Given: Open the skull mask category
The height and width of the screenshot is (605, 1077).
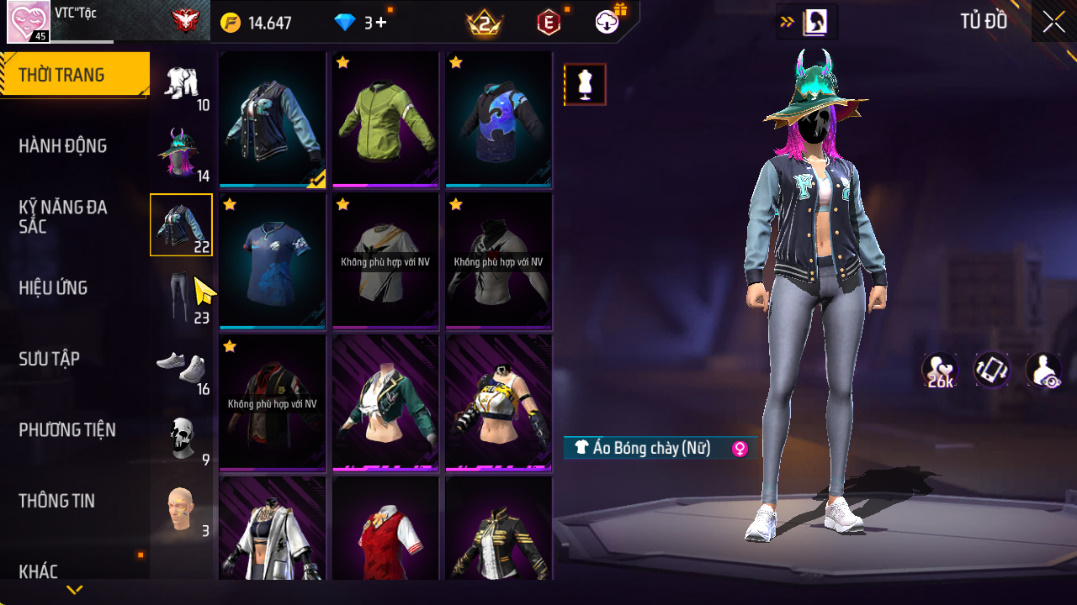Looking at the screenshot, I should [x=181, y=437].
